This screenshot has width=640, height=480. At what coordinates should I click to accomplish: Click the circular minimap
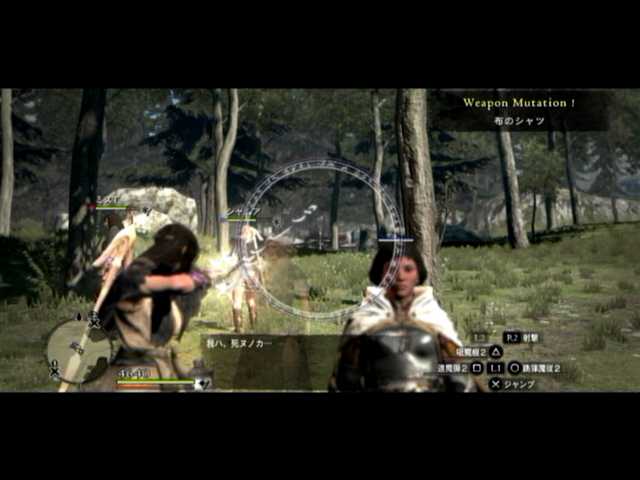click(78, 350)
